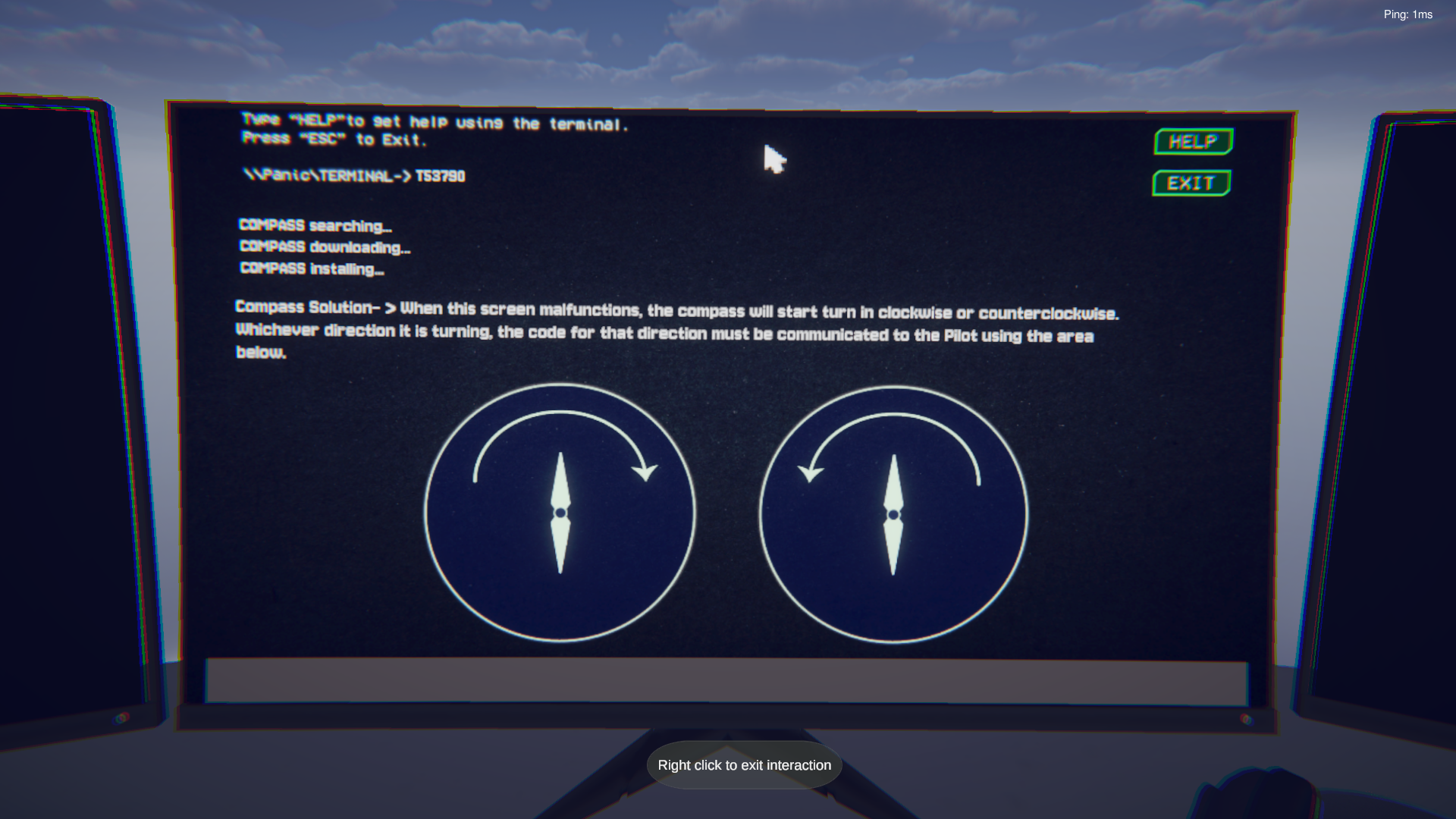This screenshot has width=1456, height=819.
Task: Click the Ping 1ms indicator
Action: [1407, 14]
